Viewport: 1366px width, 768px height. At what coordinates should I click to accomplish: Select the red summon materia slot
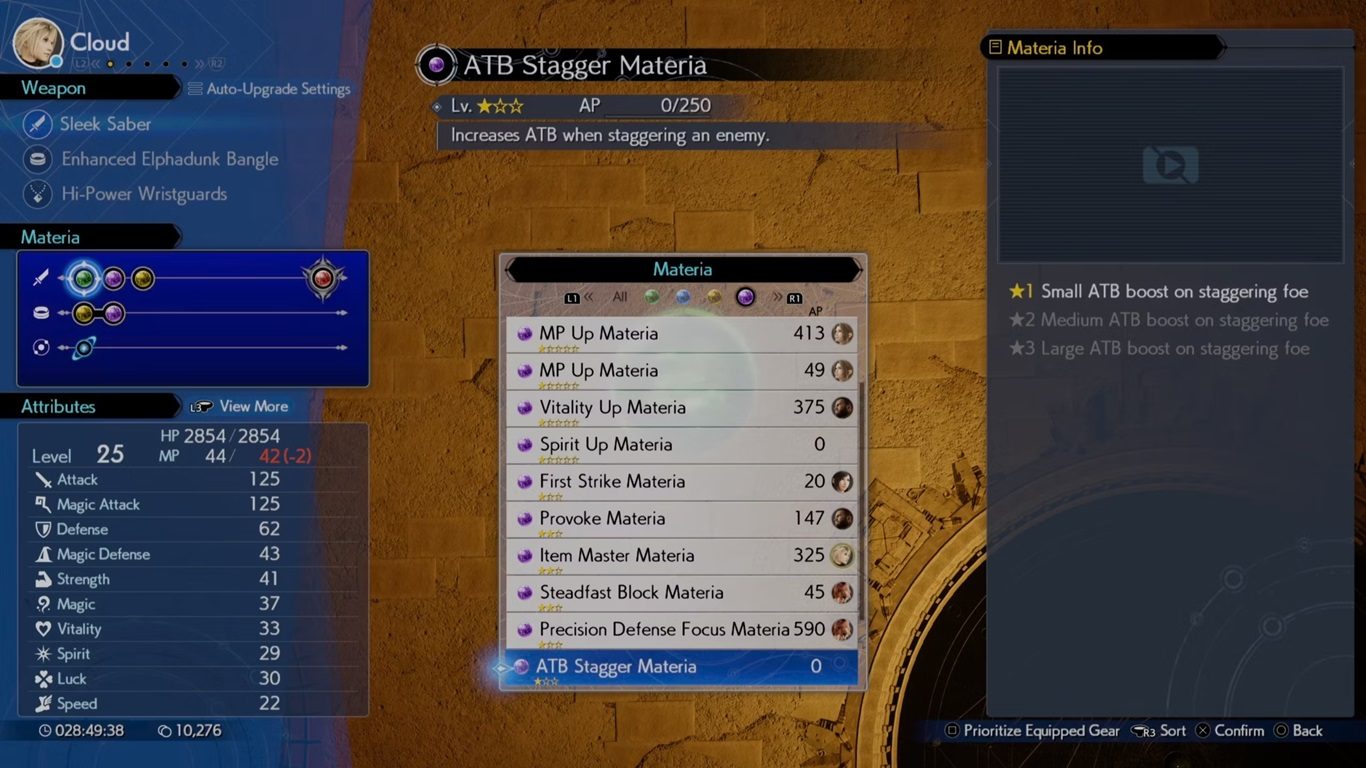pos(323,279)
